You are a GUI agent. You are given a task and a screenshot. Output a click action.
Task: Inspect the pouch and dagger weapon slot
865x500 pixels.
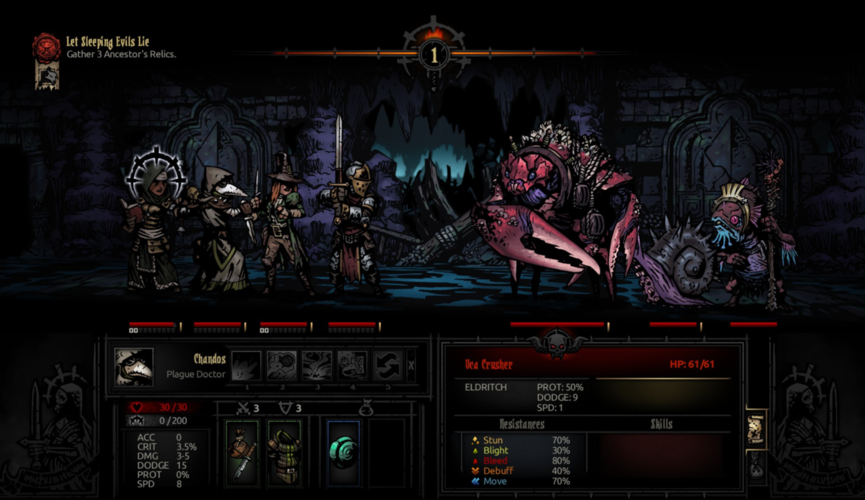click(242, 452)
